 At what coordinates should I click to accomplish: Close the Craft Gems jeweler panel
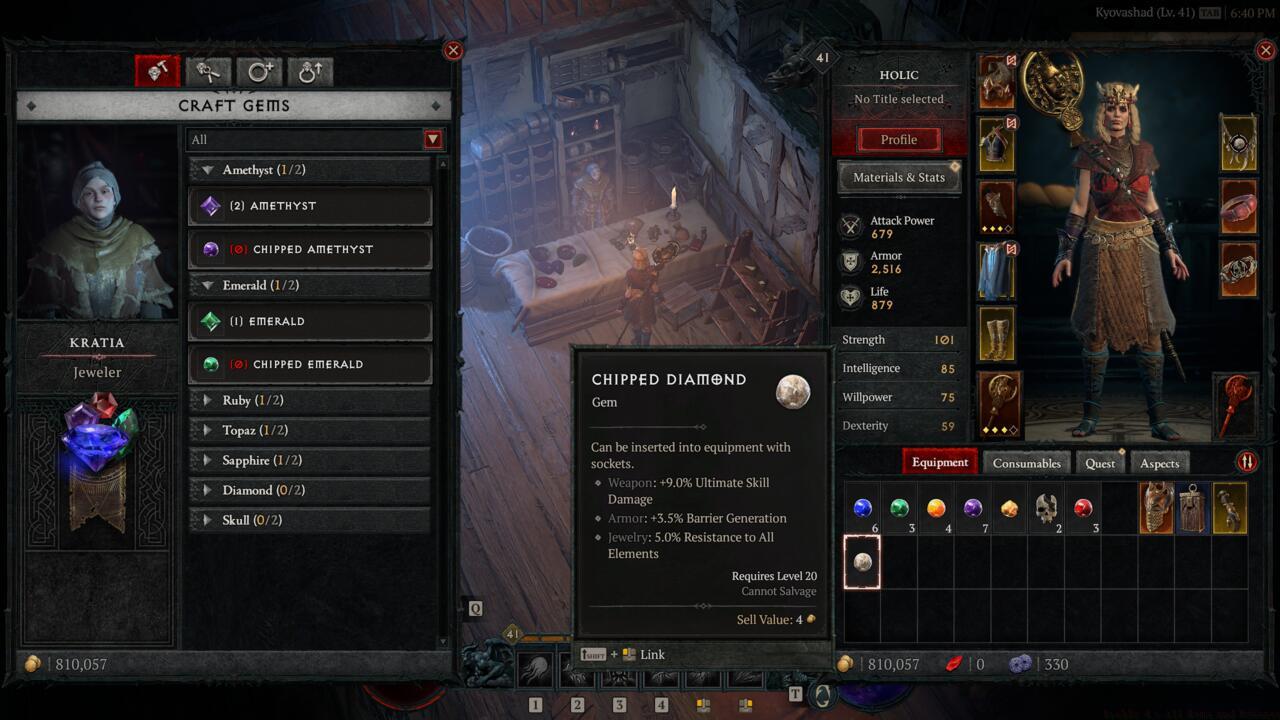(453, 51)
